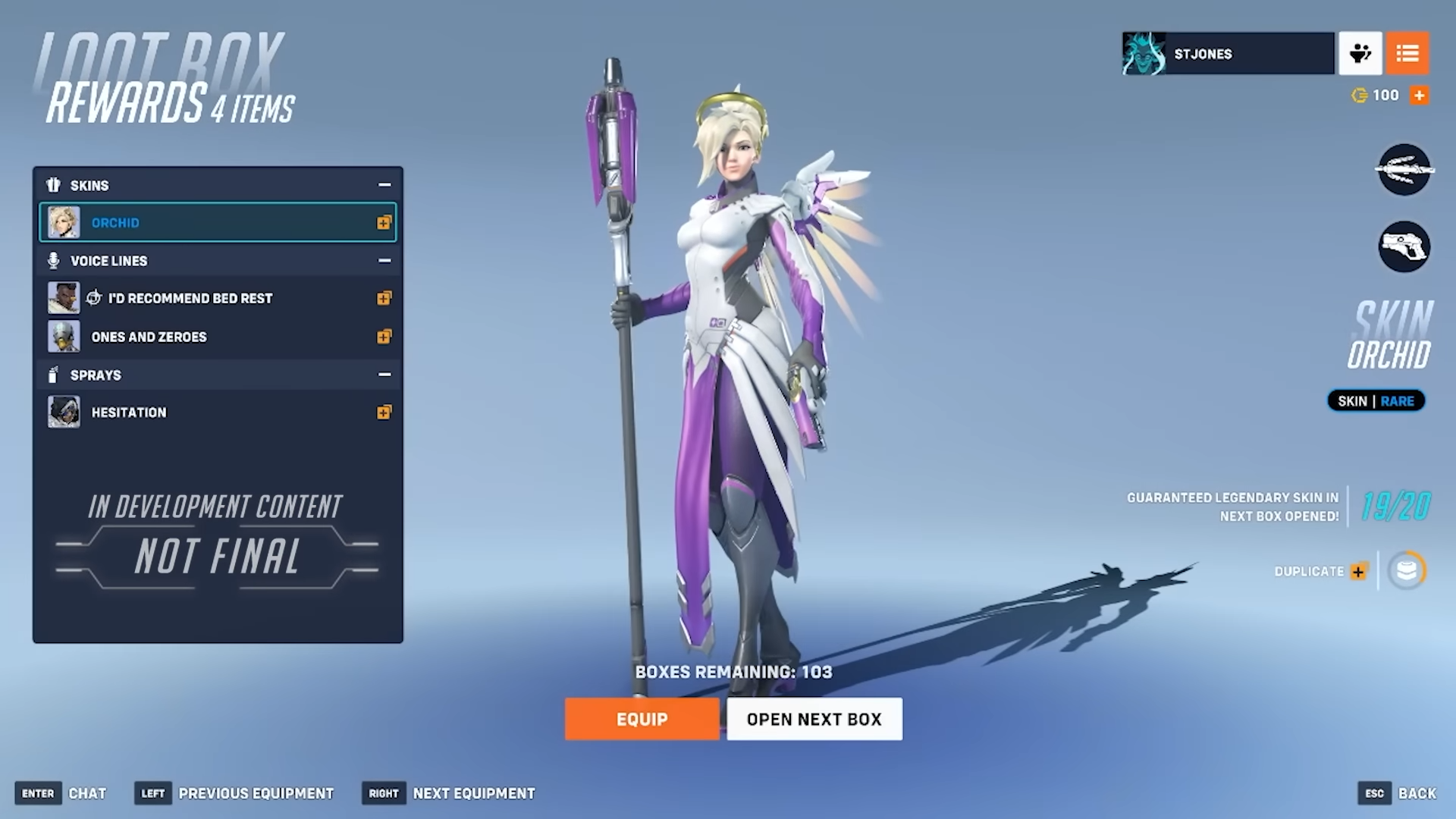Open the orange list menu button
1456x819 pixels.
point(1407,53)
